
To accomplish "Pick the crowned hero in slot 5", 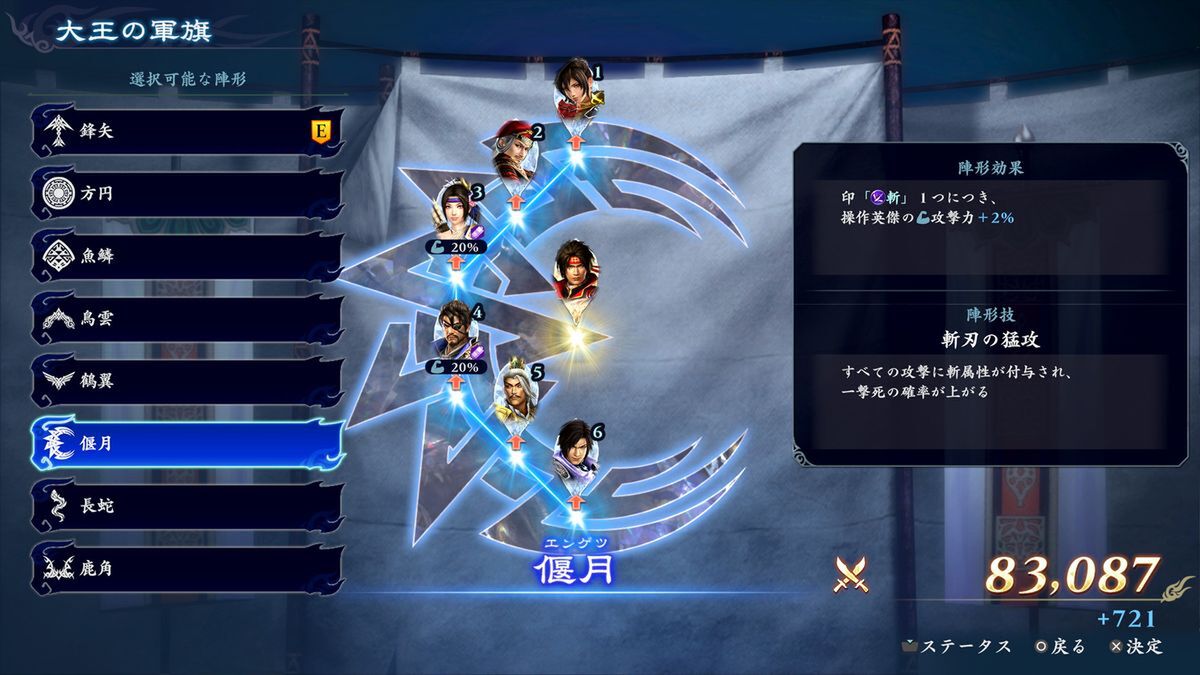I will click(517, 391).
